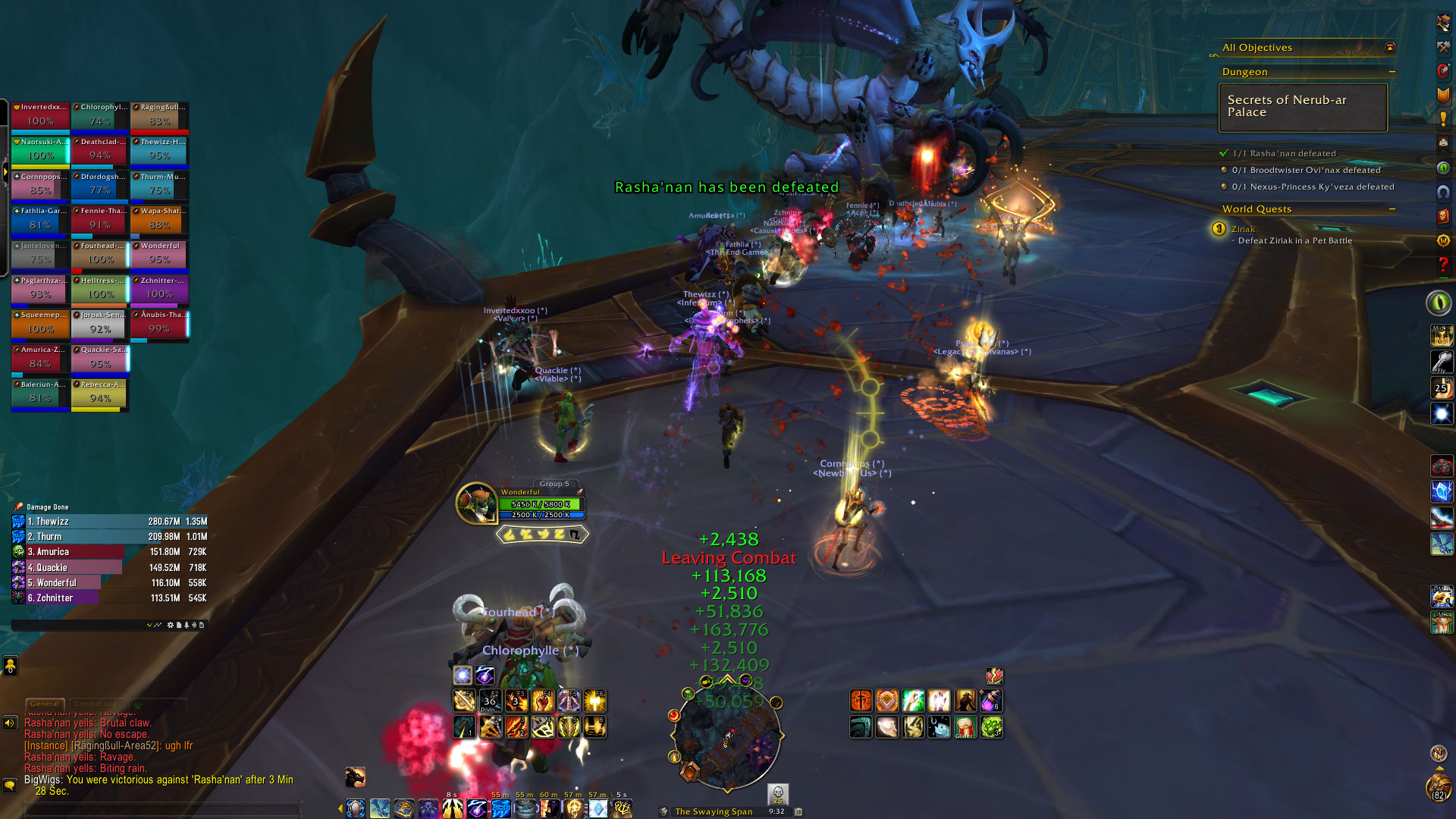Switch to the General chat tab

click(x=45, y=704)
